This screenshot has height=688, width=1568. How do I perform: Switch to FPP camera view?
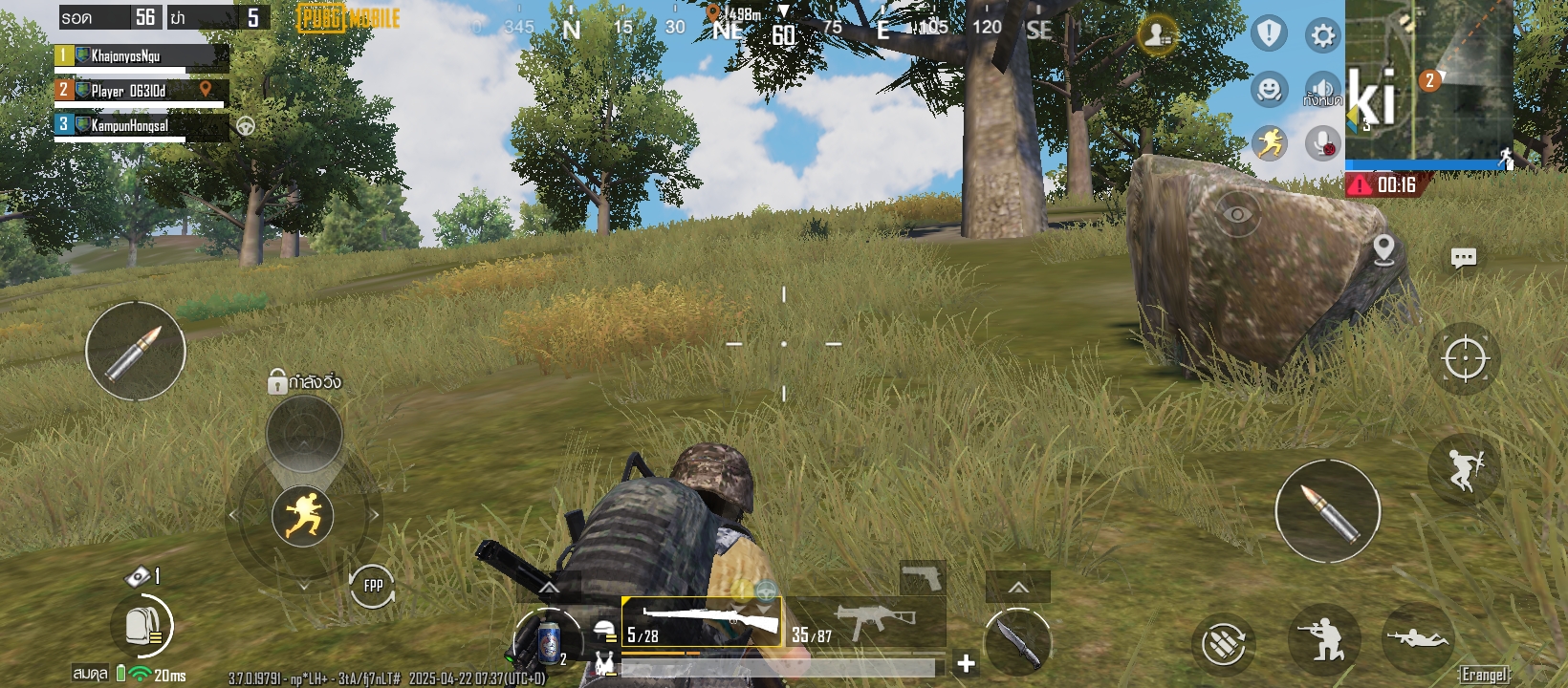pos(372,586)
